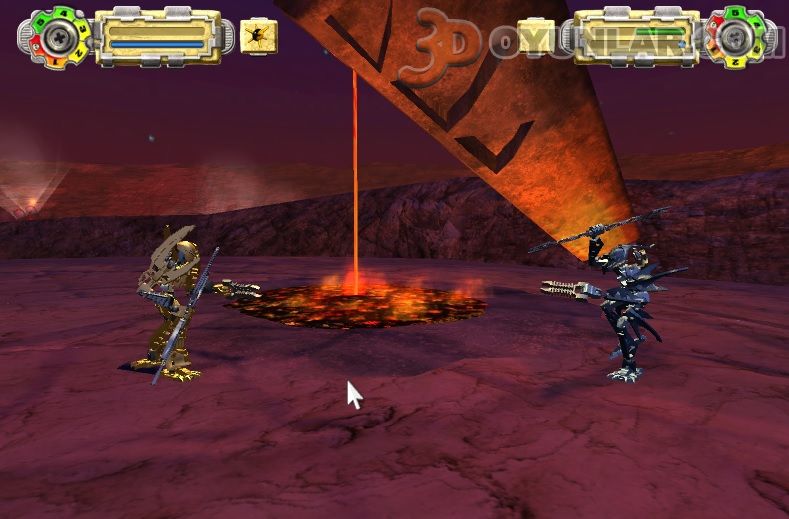Viewport: 789px width, 519px height.
Task: Click the opponent's numbered gear dial beside the green bar
Action: tap(737, 37)
